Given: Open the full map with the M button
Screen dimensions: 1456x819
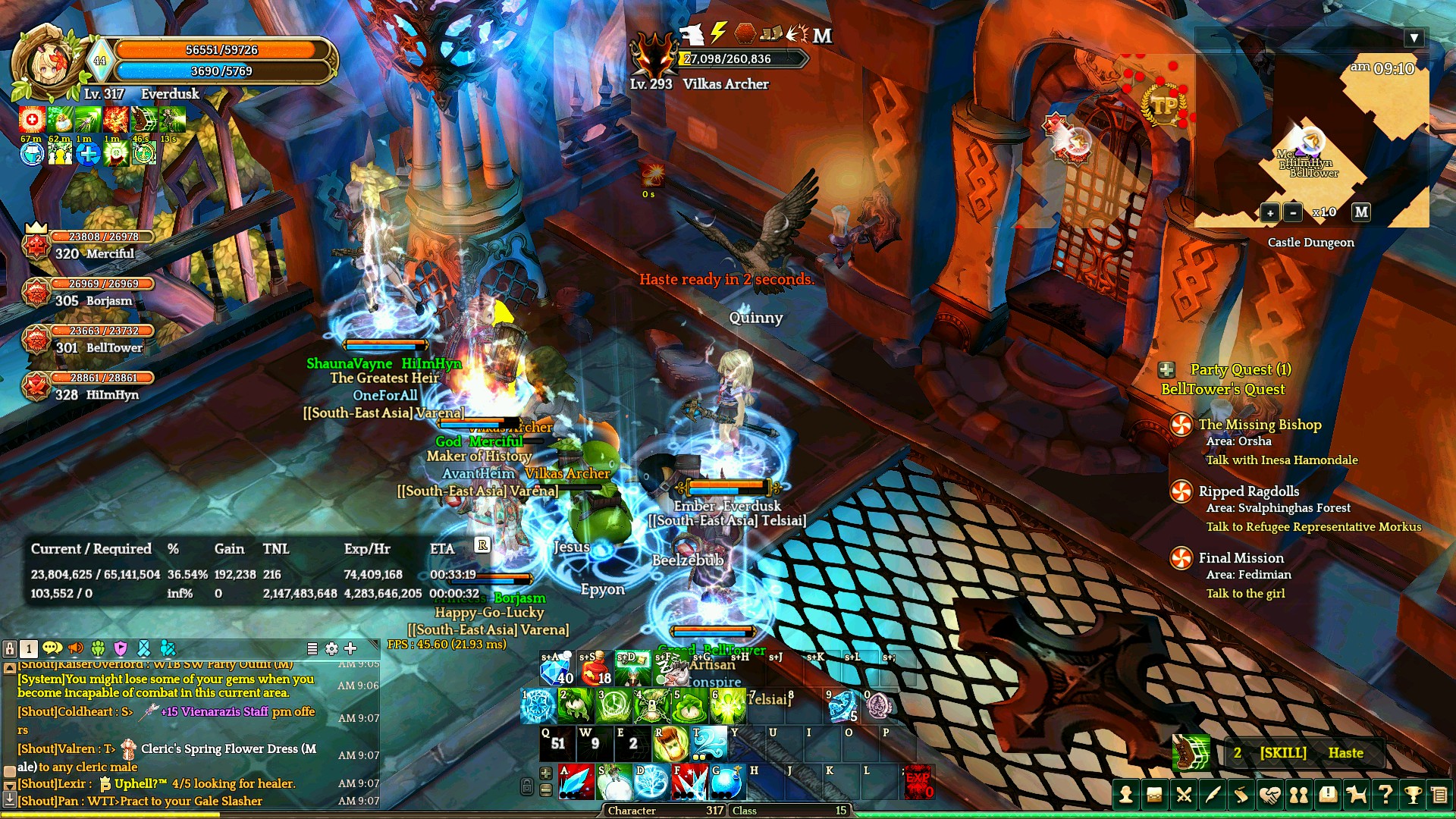Looking at the screenshot, I should click(1361, 212).
